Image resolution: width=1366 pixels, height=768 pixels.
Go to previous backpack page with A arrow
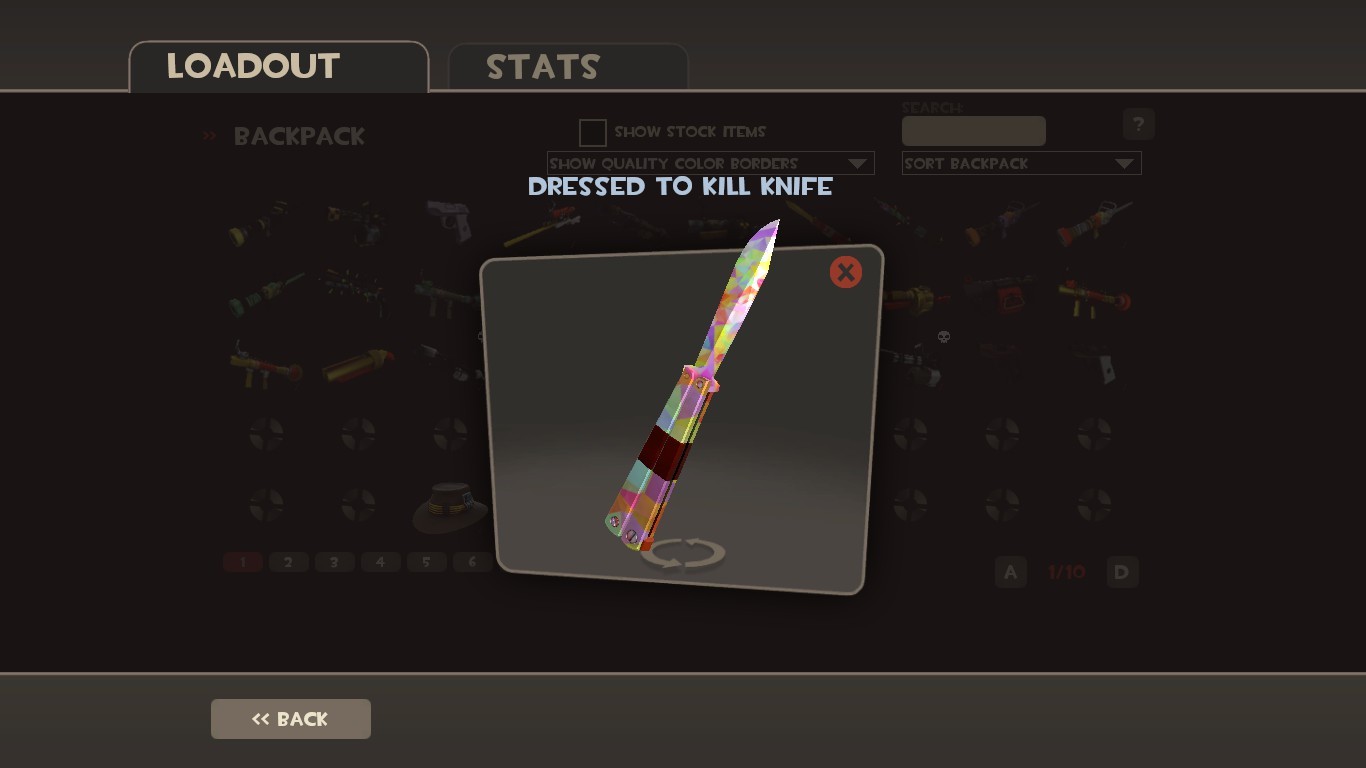point(1009,572)
